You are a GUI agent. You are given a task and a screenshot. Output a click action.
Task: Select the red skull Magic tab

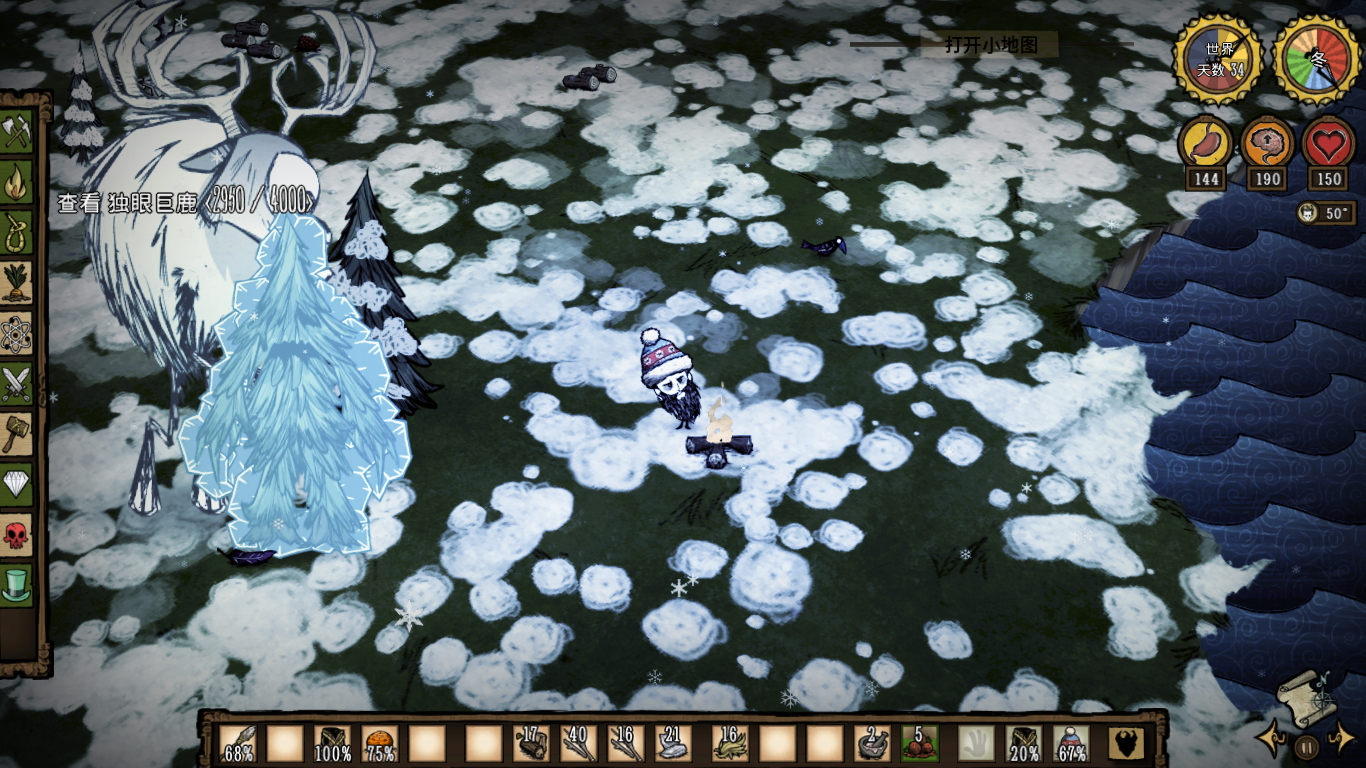17,533
